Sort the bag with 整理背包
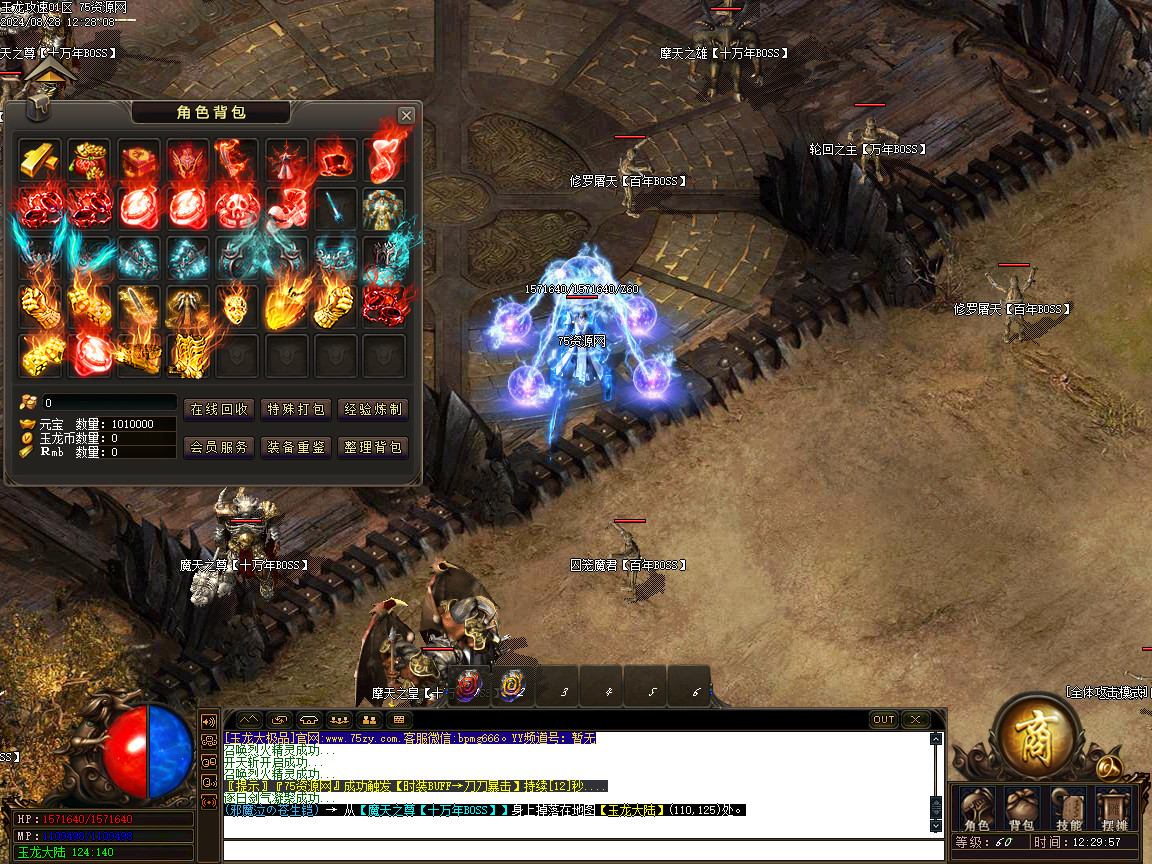The image size is (1152, 864). point(373,447)
